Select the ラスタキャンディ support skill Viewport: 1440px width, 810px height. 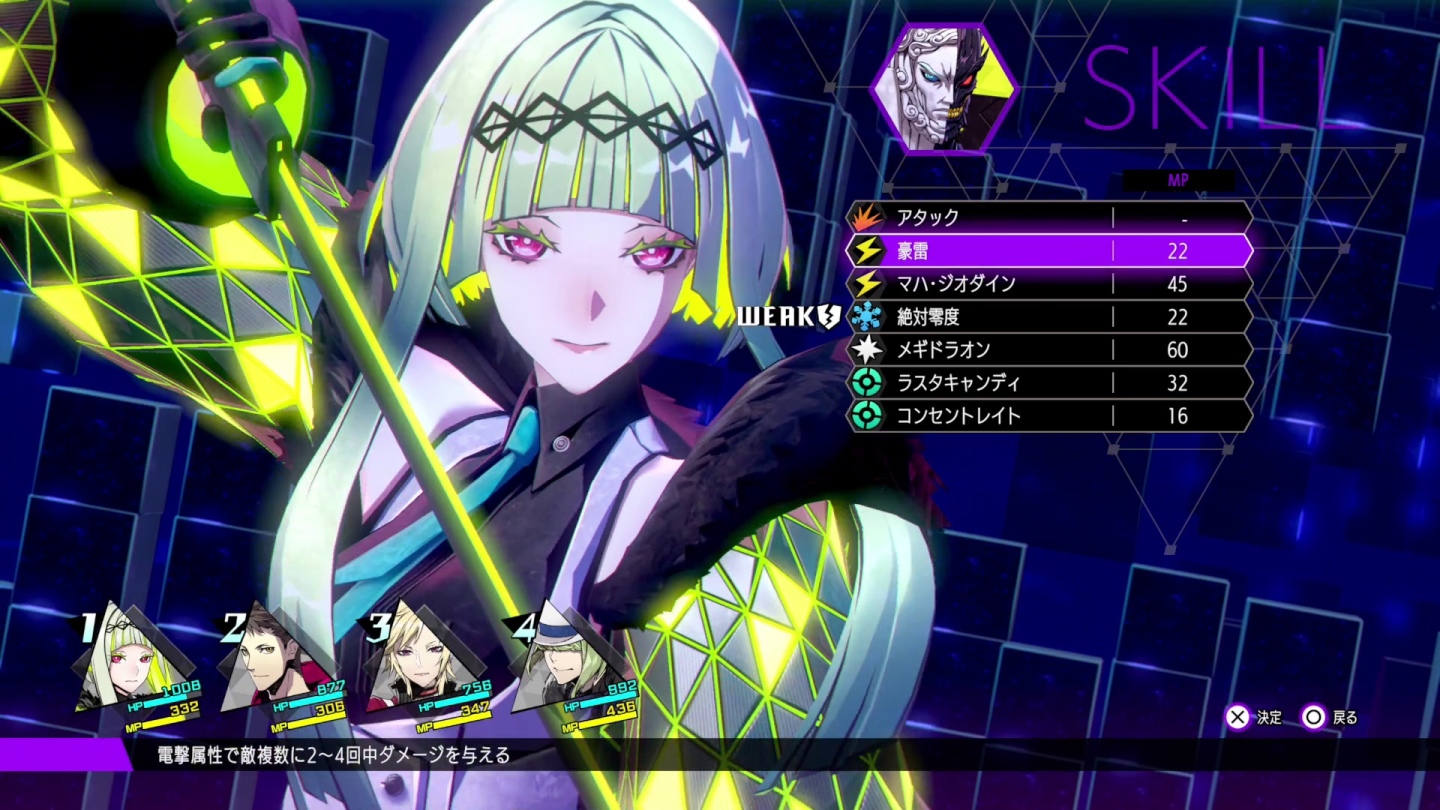pyautogui.click(x=1048, y=383)
